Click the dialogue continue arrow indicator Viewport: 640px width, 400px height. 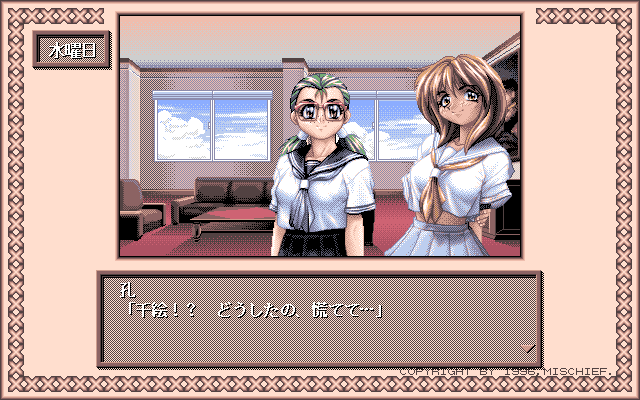(528, 348)
